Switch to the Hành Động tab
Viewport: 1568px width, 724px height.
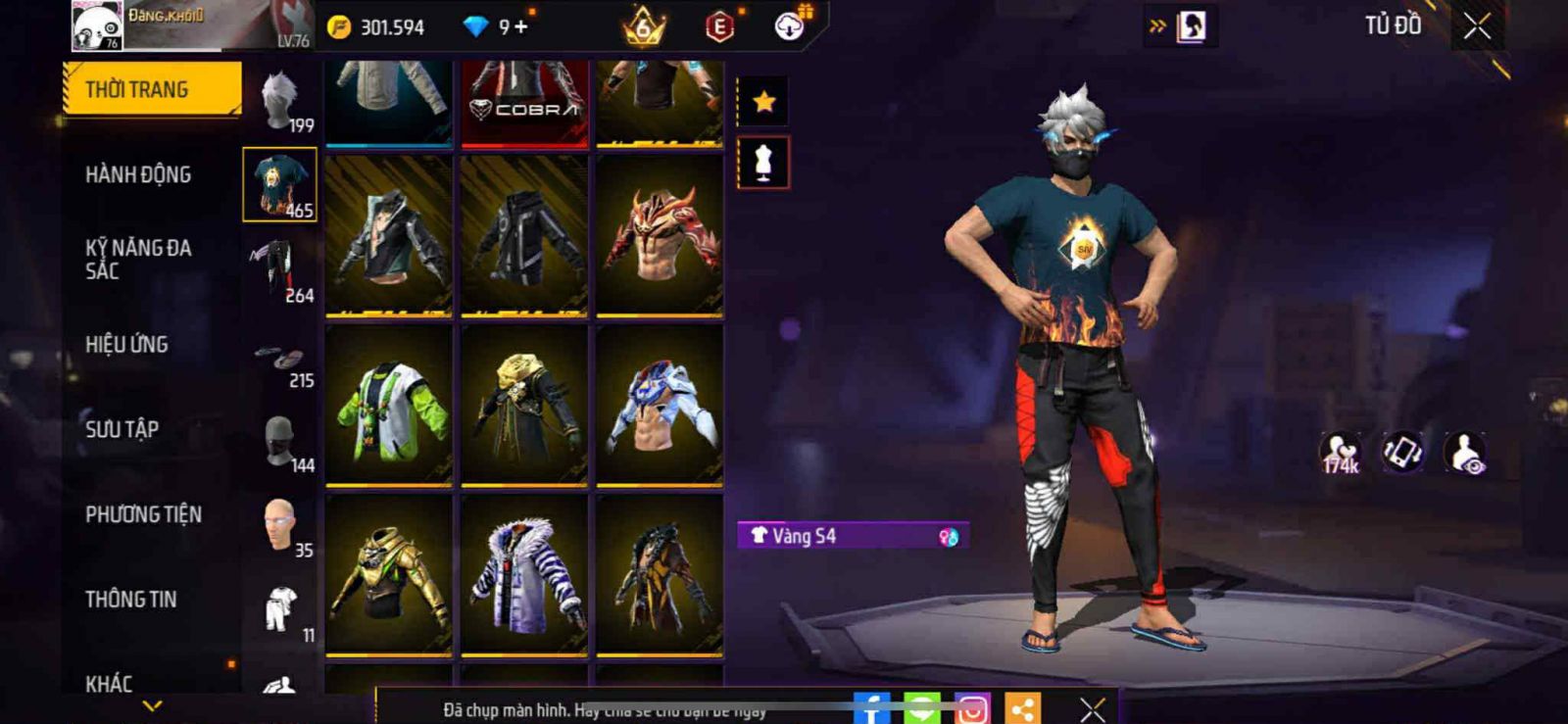pos(138,174)
